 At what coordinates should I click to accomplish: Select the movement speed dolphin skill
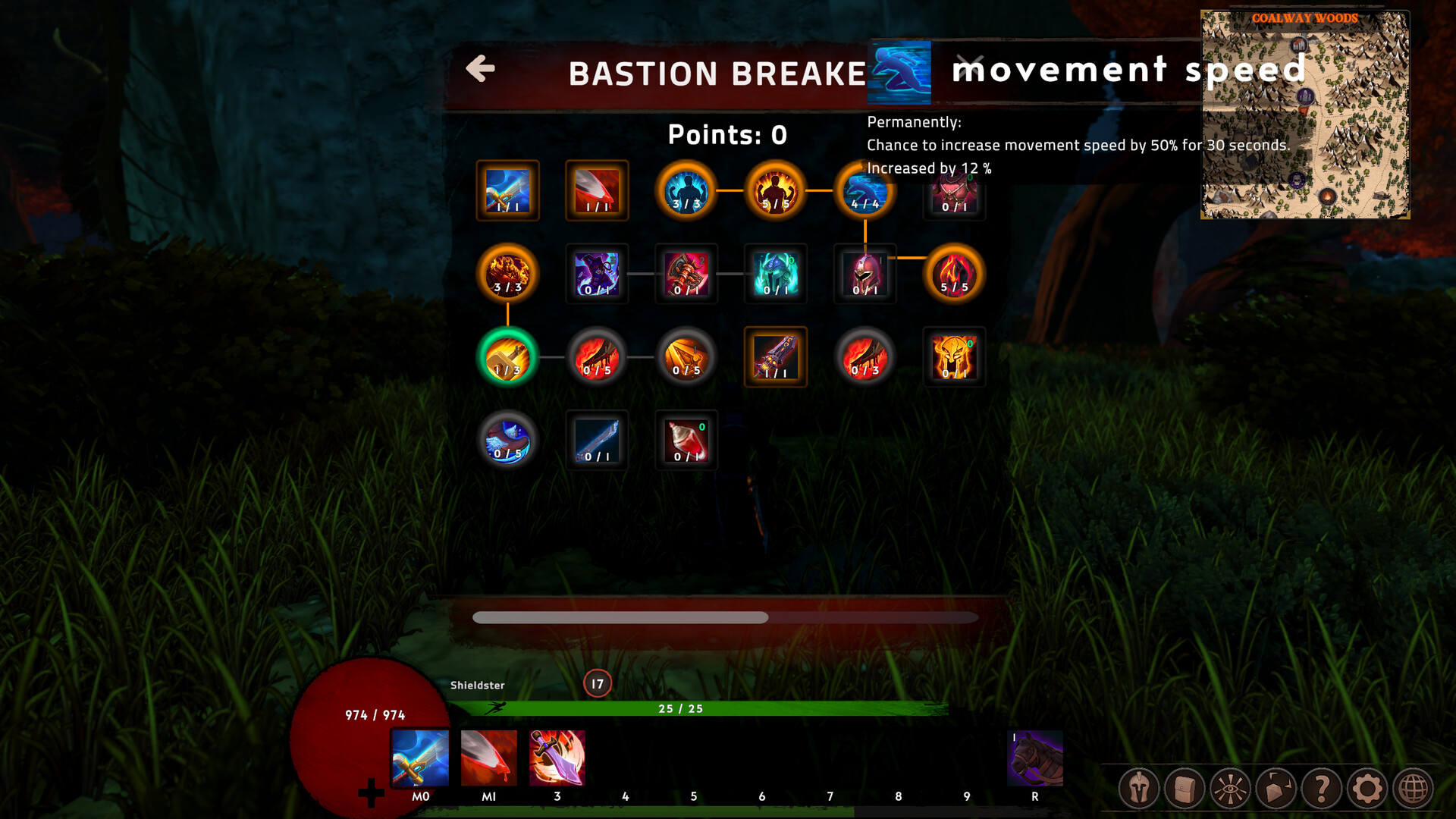864,192
